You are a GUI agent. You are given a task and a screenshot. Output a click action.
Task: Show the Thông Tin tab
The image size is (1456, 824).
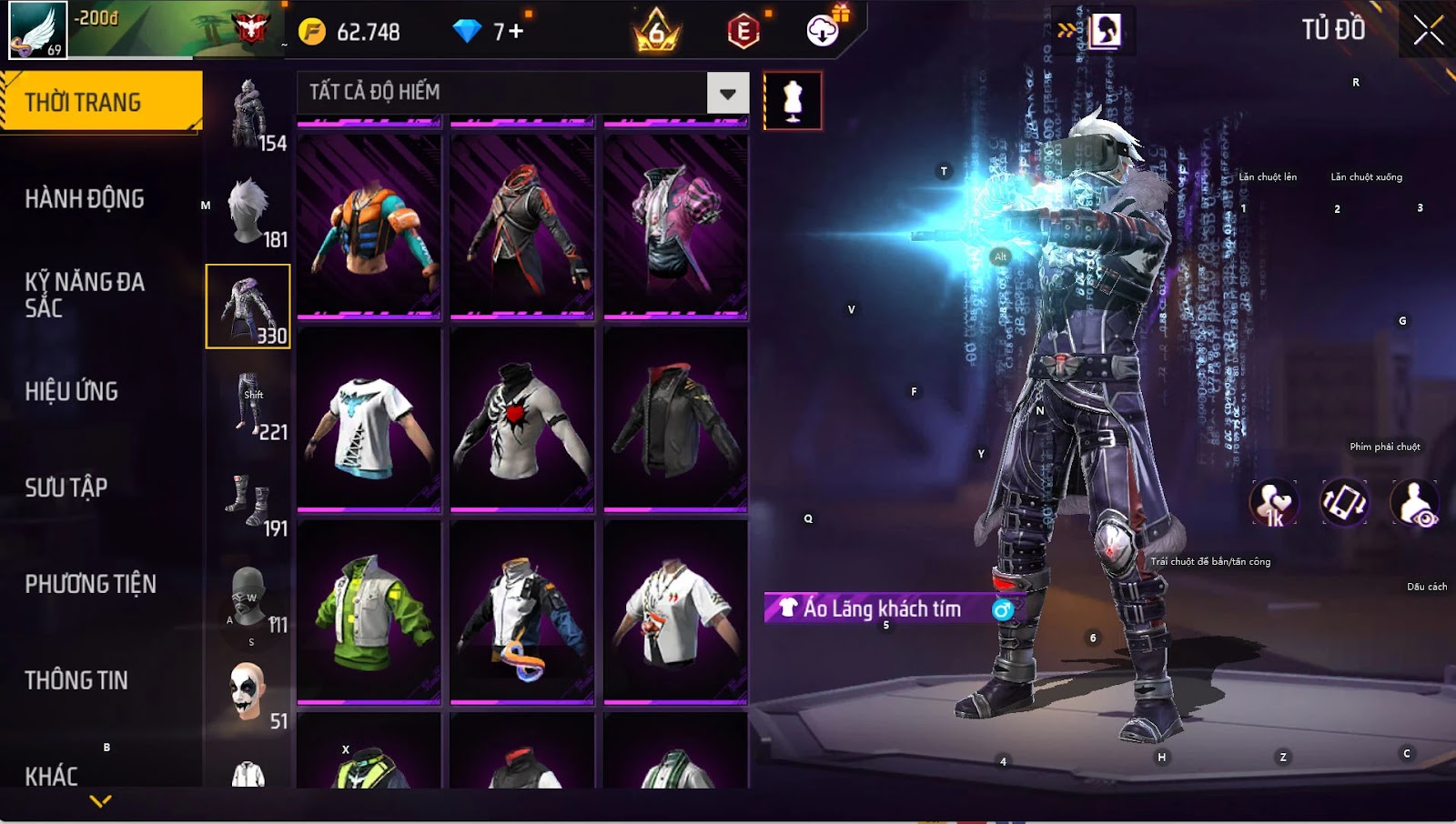(x=76, y=680)
